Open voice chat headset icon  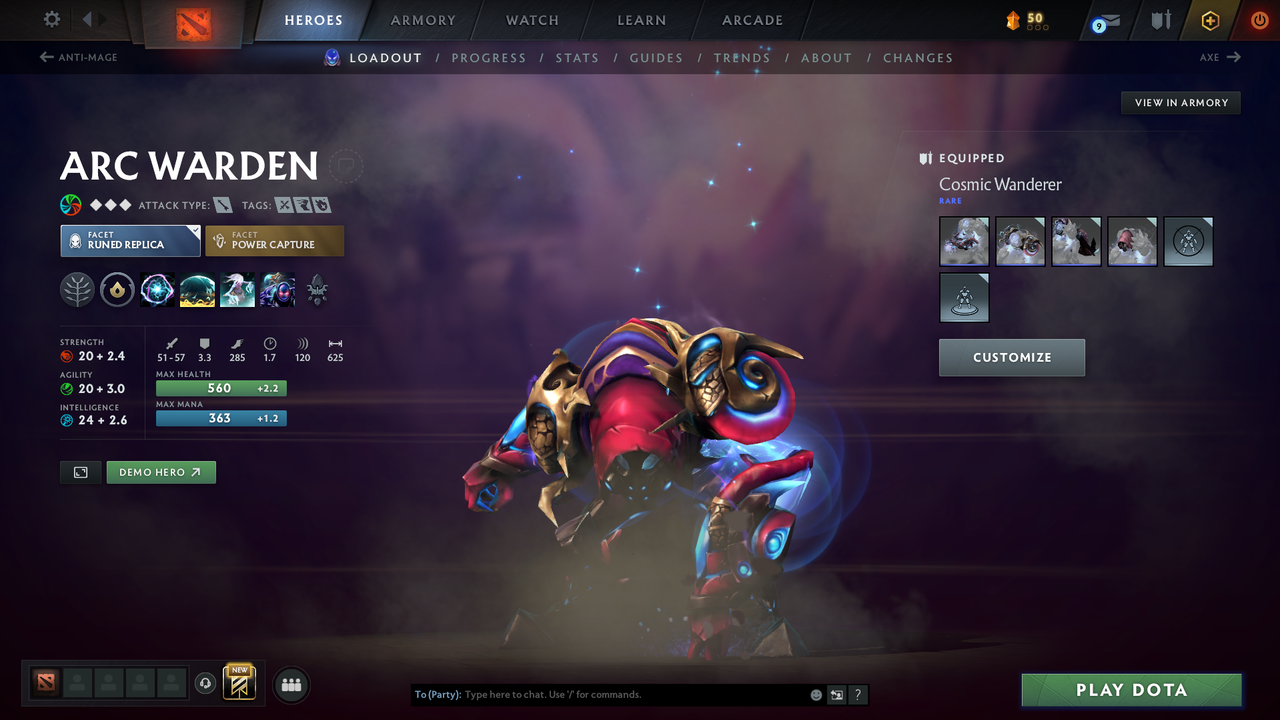(207, 684)
